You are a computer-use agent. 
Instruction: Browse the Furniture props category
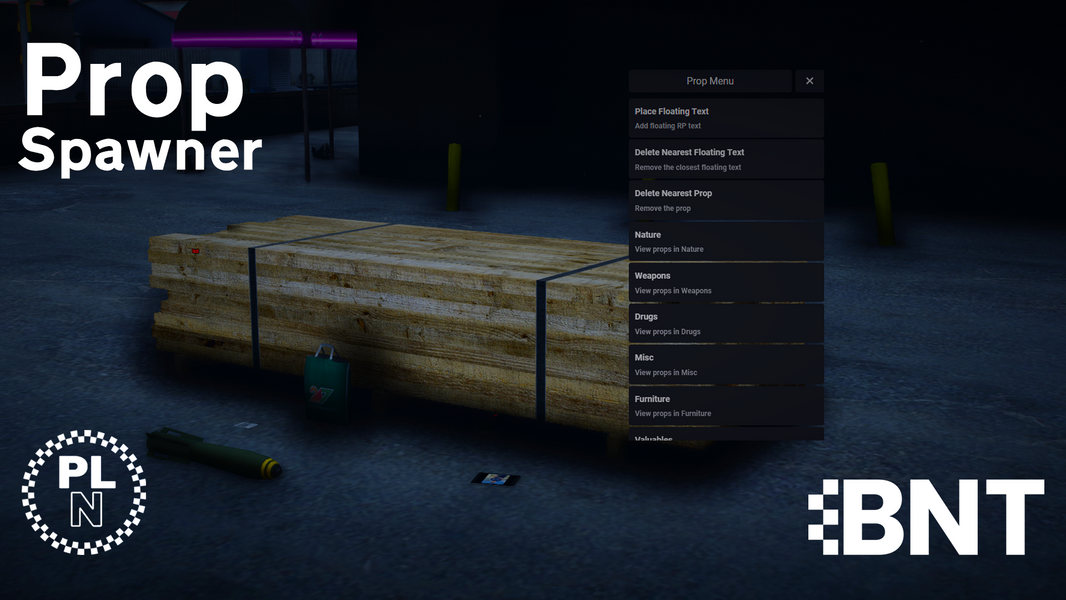pyautogui.click(x=726, y=405)
